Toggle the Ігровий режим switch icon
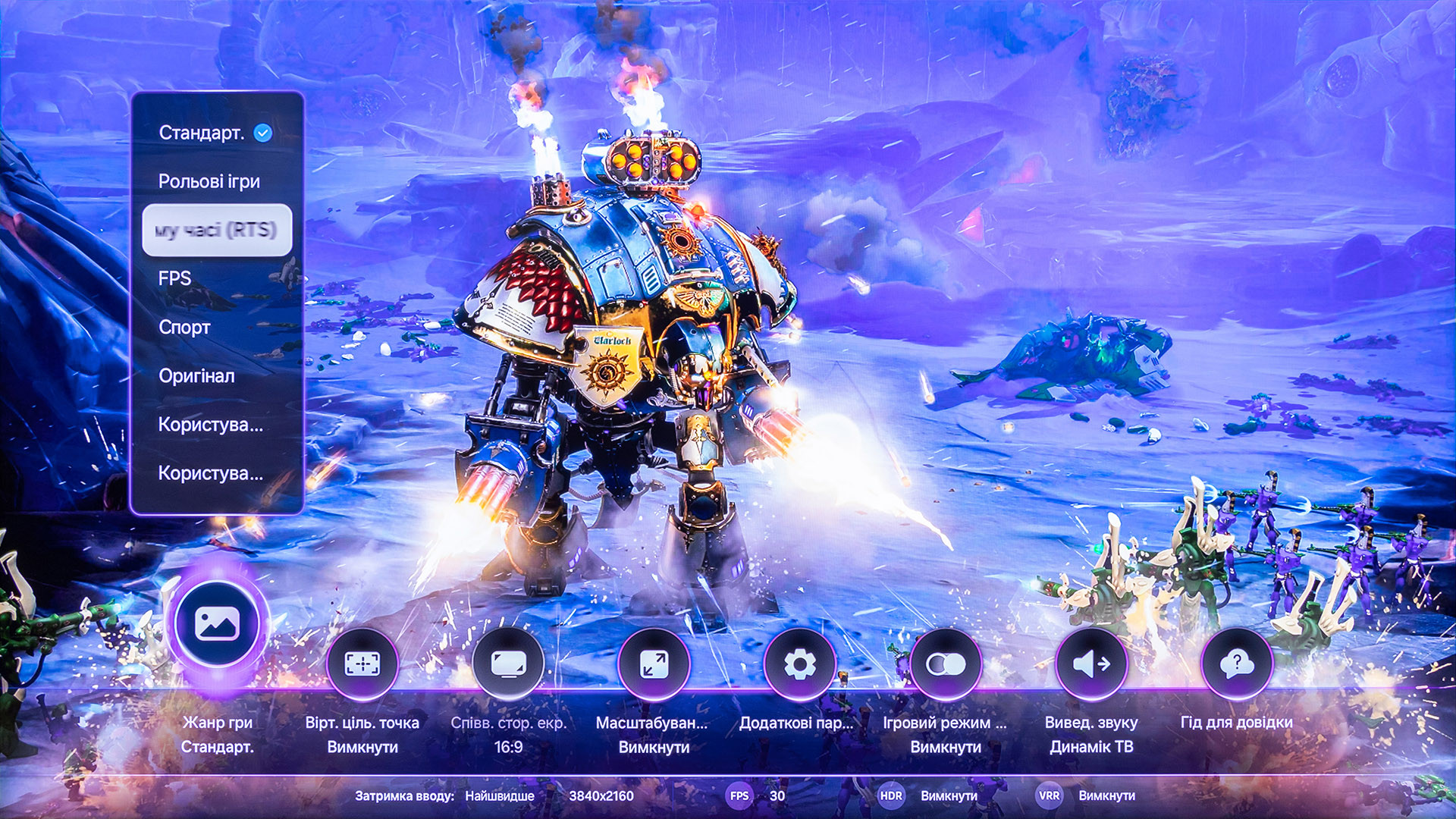Viewport: 1456px width, 819px height. point(946,664)
